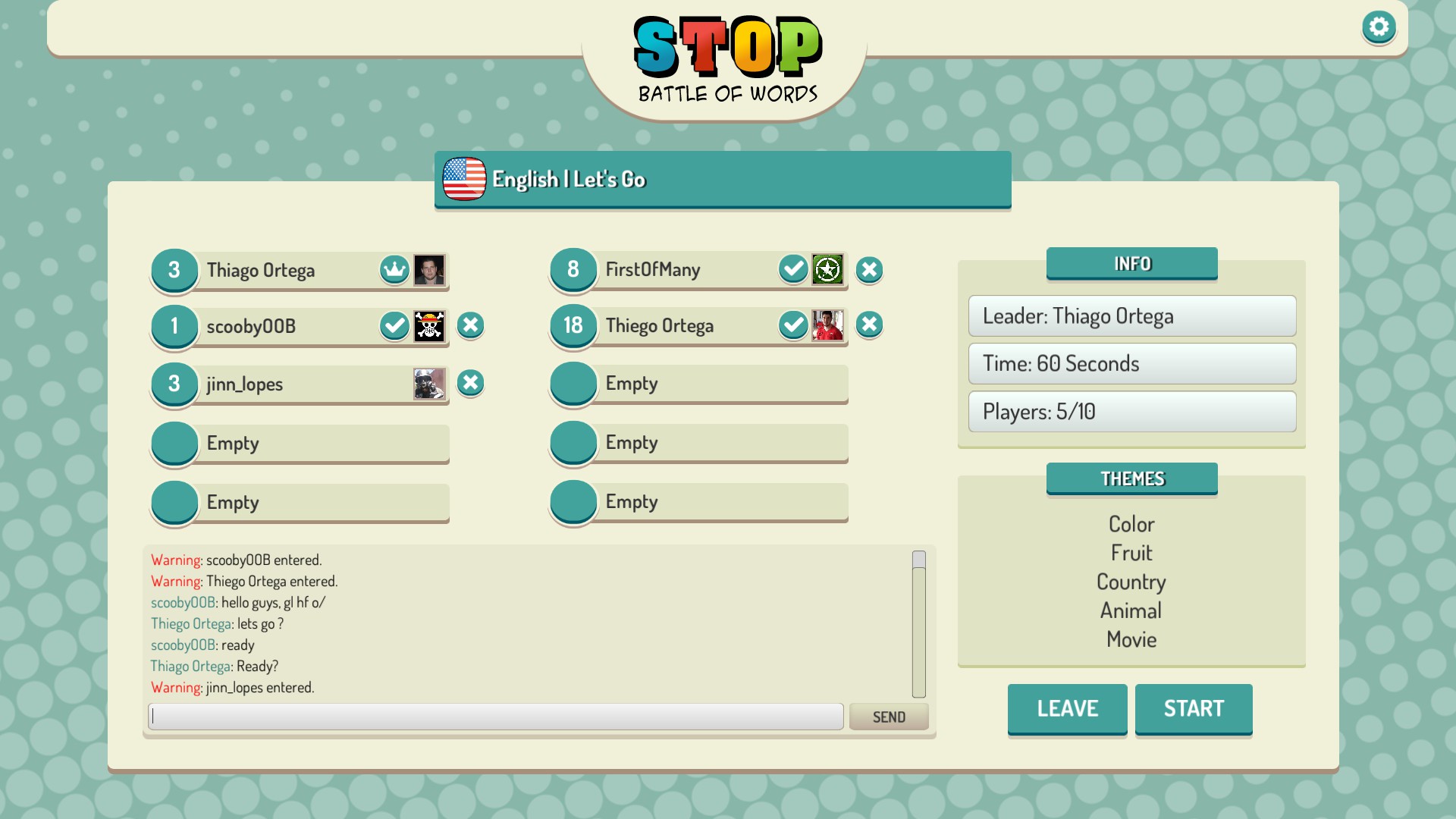This screenshot has width=1456, height=819.
Task: Click scooby00B's pirate flag avatar
Action: 429,325
